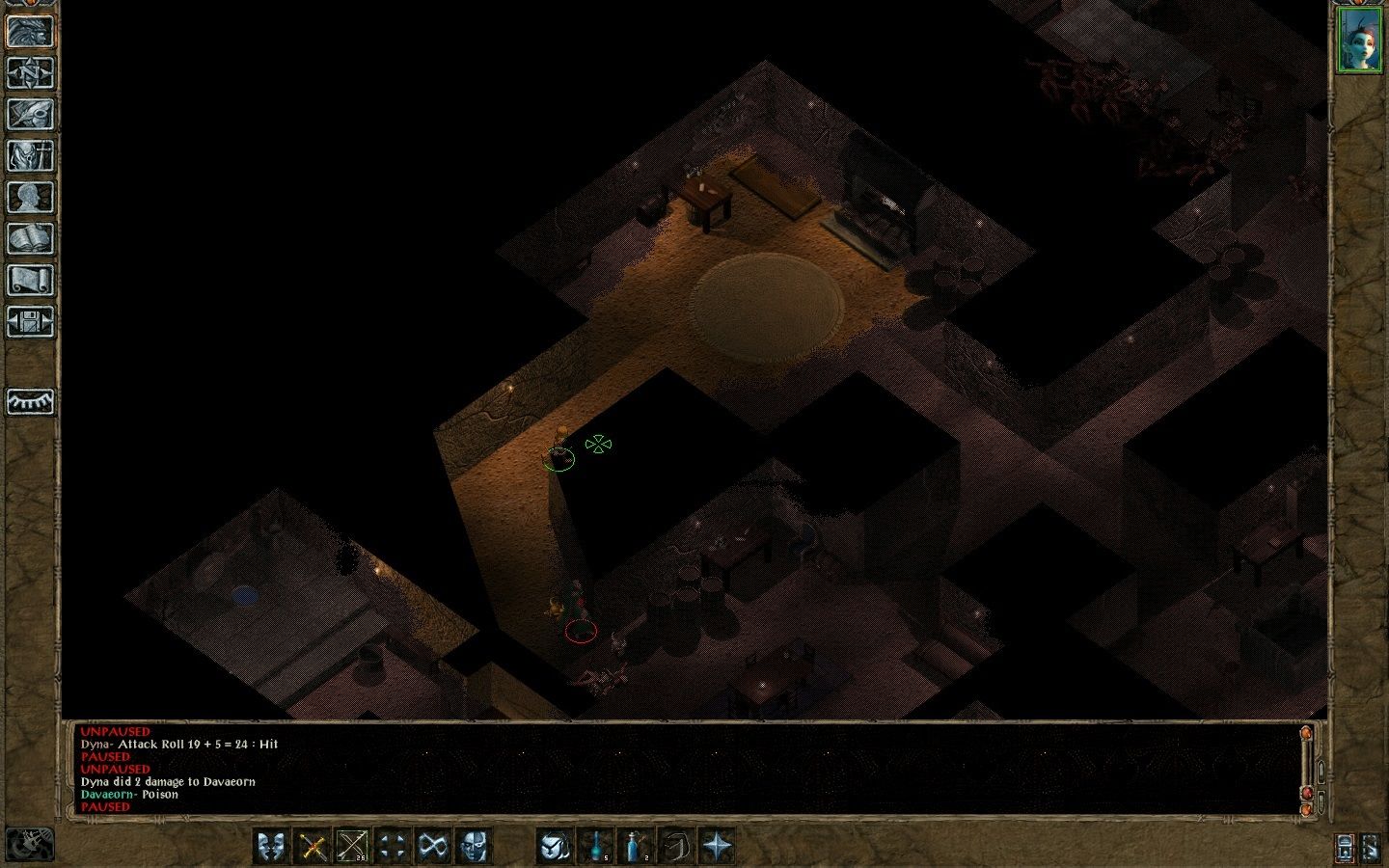Open the party inventory screen
Image resolution: width=1389 pixels, height=868 pixels.
pyautogui.click(x=32, y=152)
